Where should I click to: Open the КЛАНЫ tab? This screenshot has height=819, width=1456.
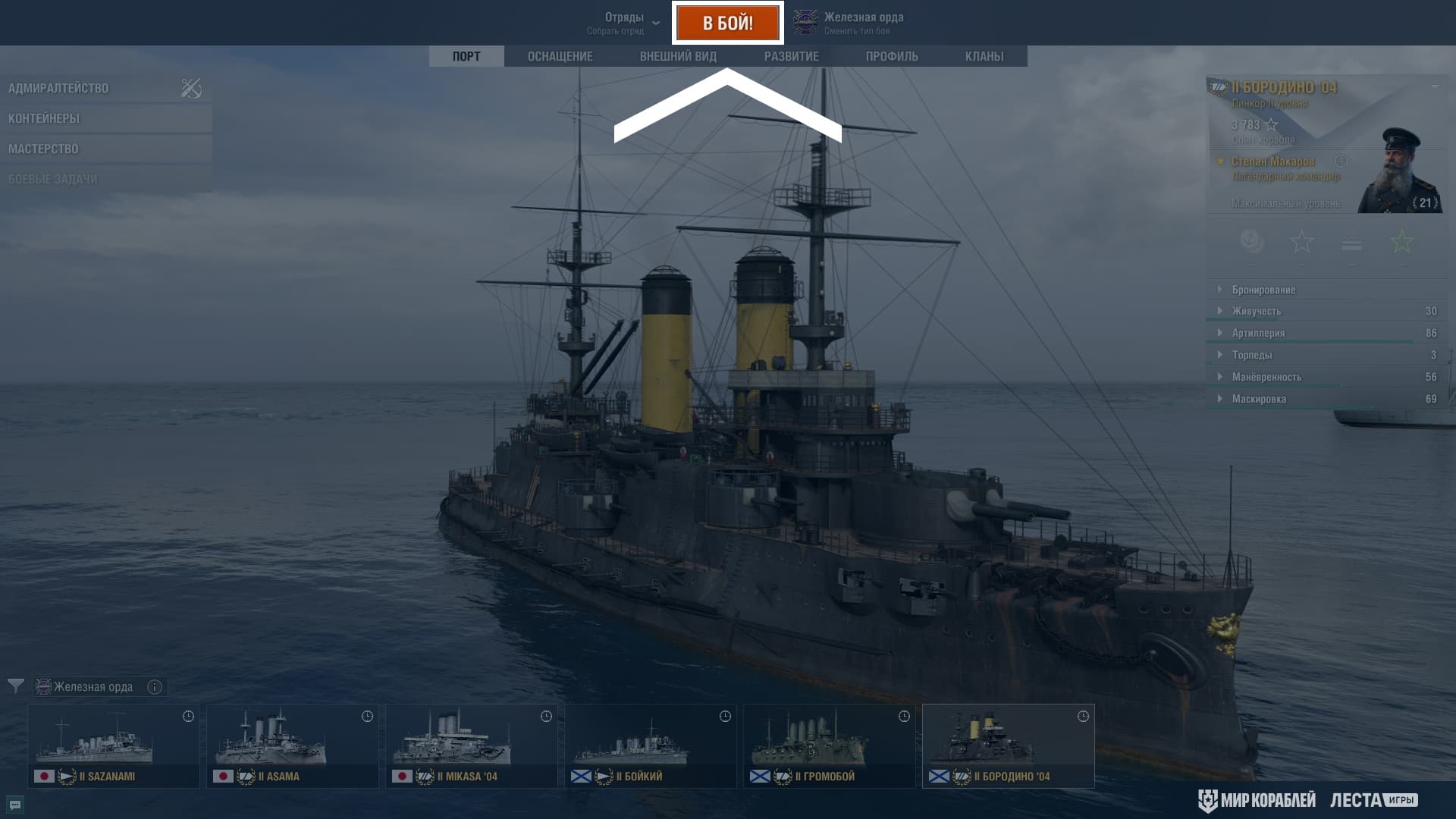[x=984, y=56]
